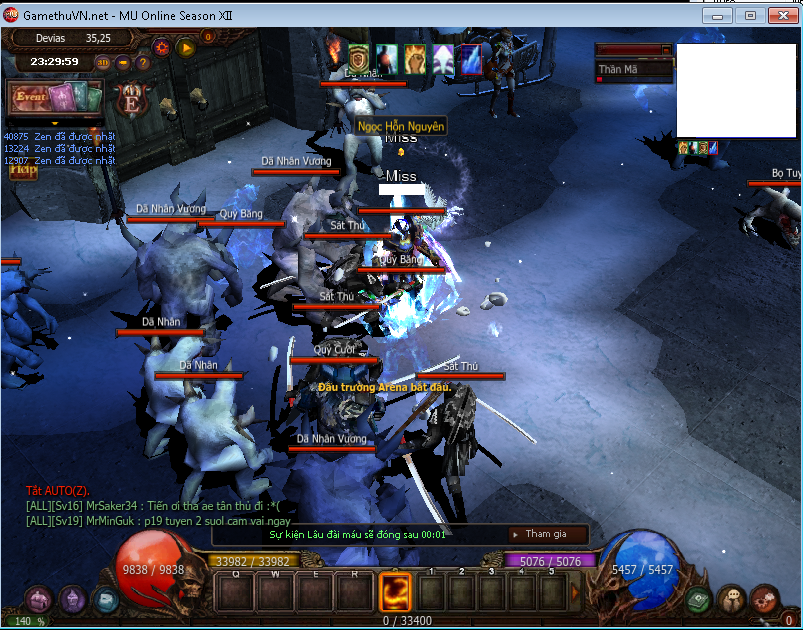
Task: Maximize the game window
Action: pyautogui.click(x=750, y=16)
